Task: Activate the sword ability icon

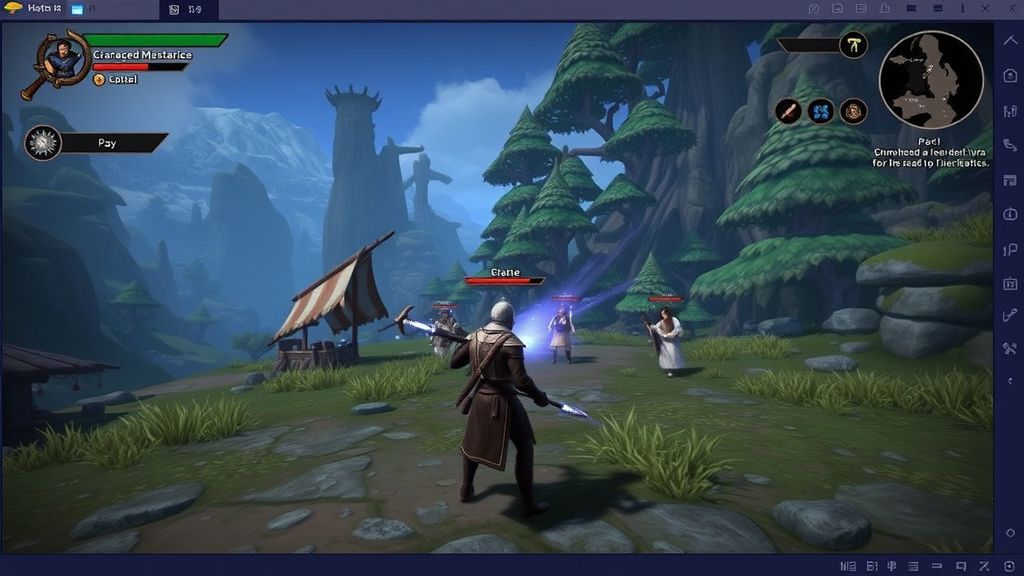Action: point(787,111)
